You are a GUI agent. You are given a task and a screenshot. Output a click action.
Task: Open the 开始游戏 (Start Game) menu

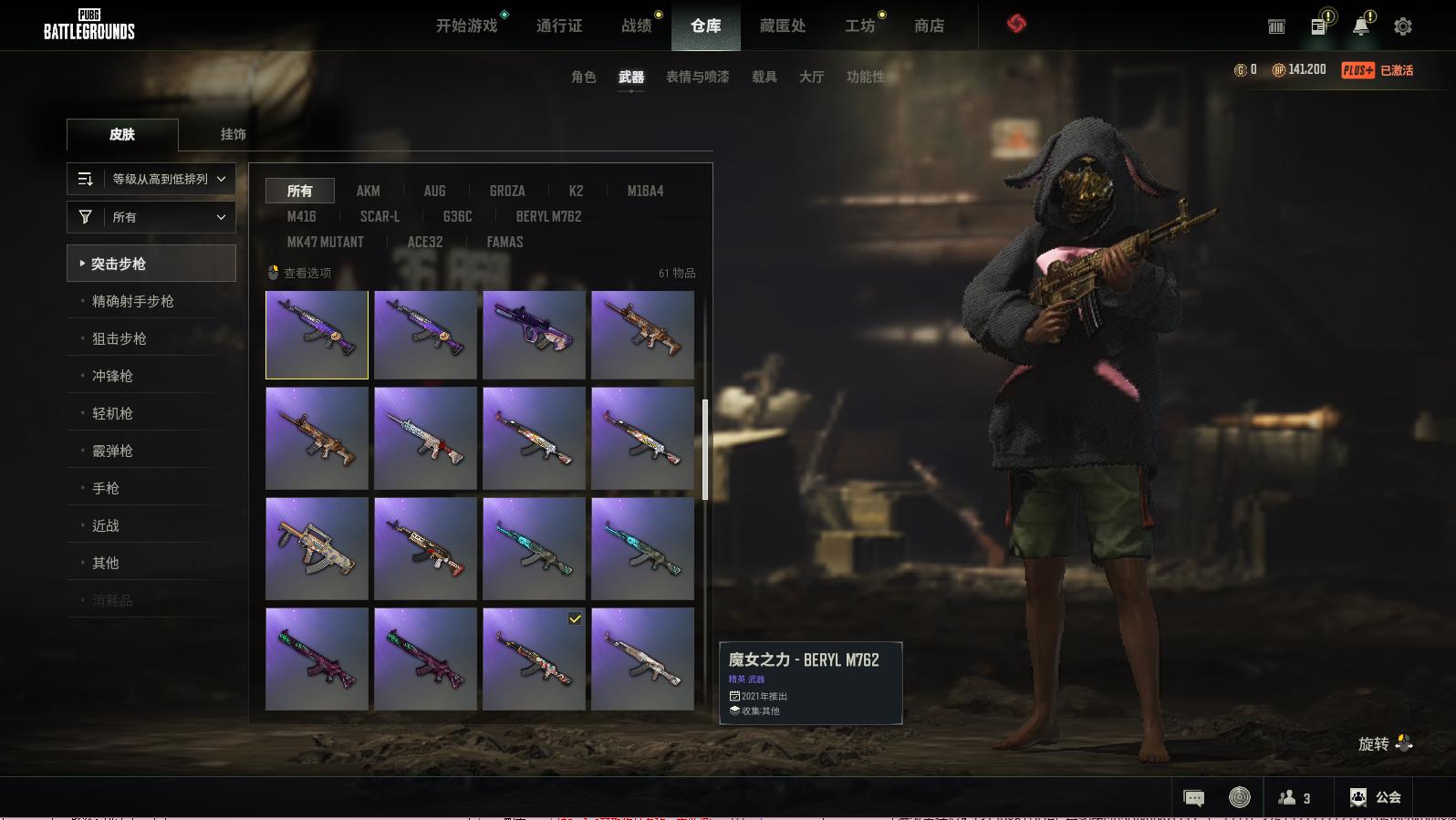(x=466, y=26)
